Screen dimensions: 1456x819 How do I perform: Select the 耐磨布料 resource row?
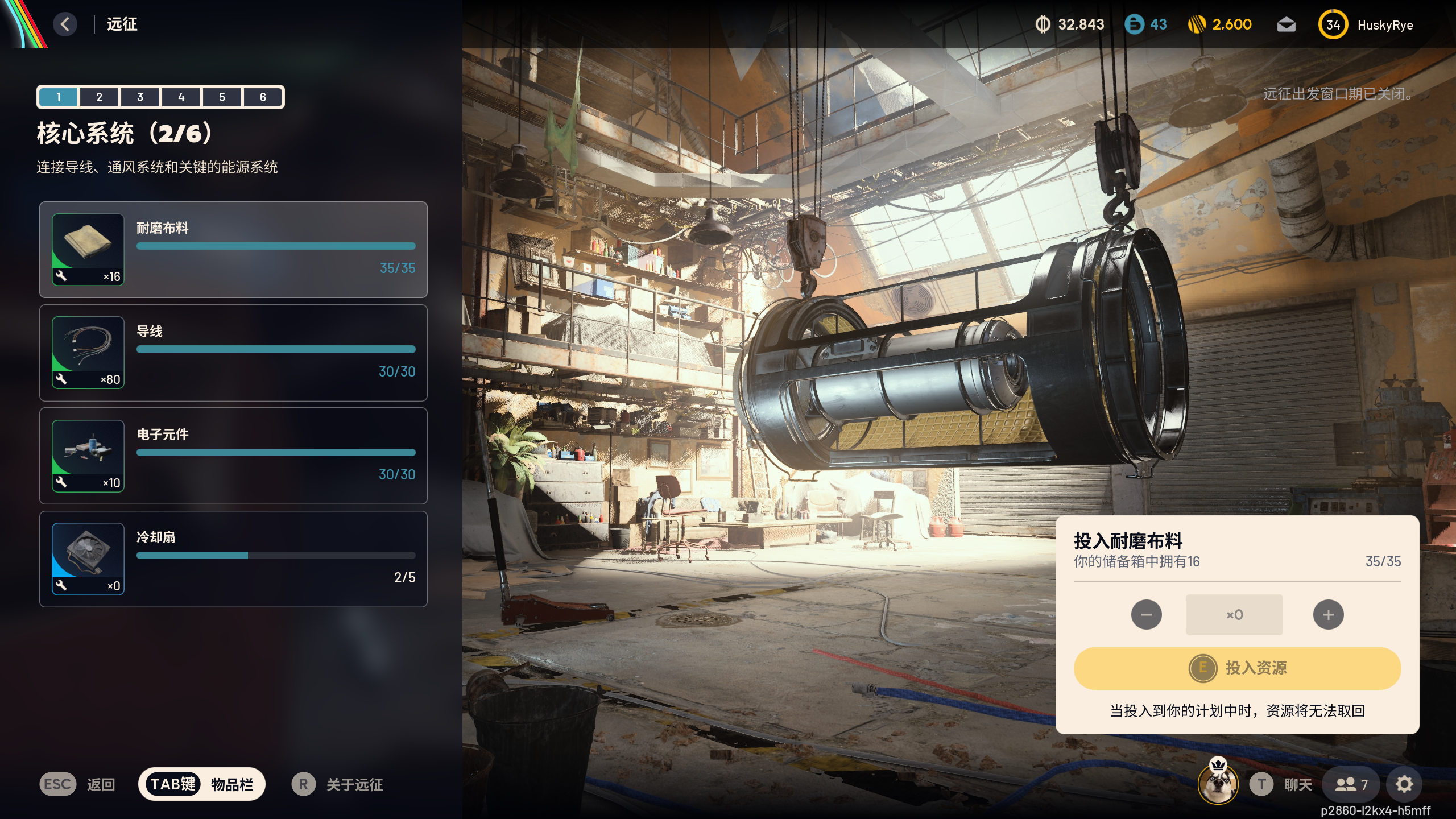(233, 250)
